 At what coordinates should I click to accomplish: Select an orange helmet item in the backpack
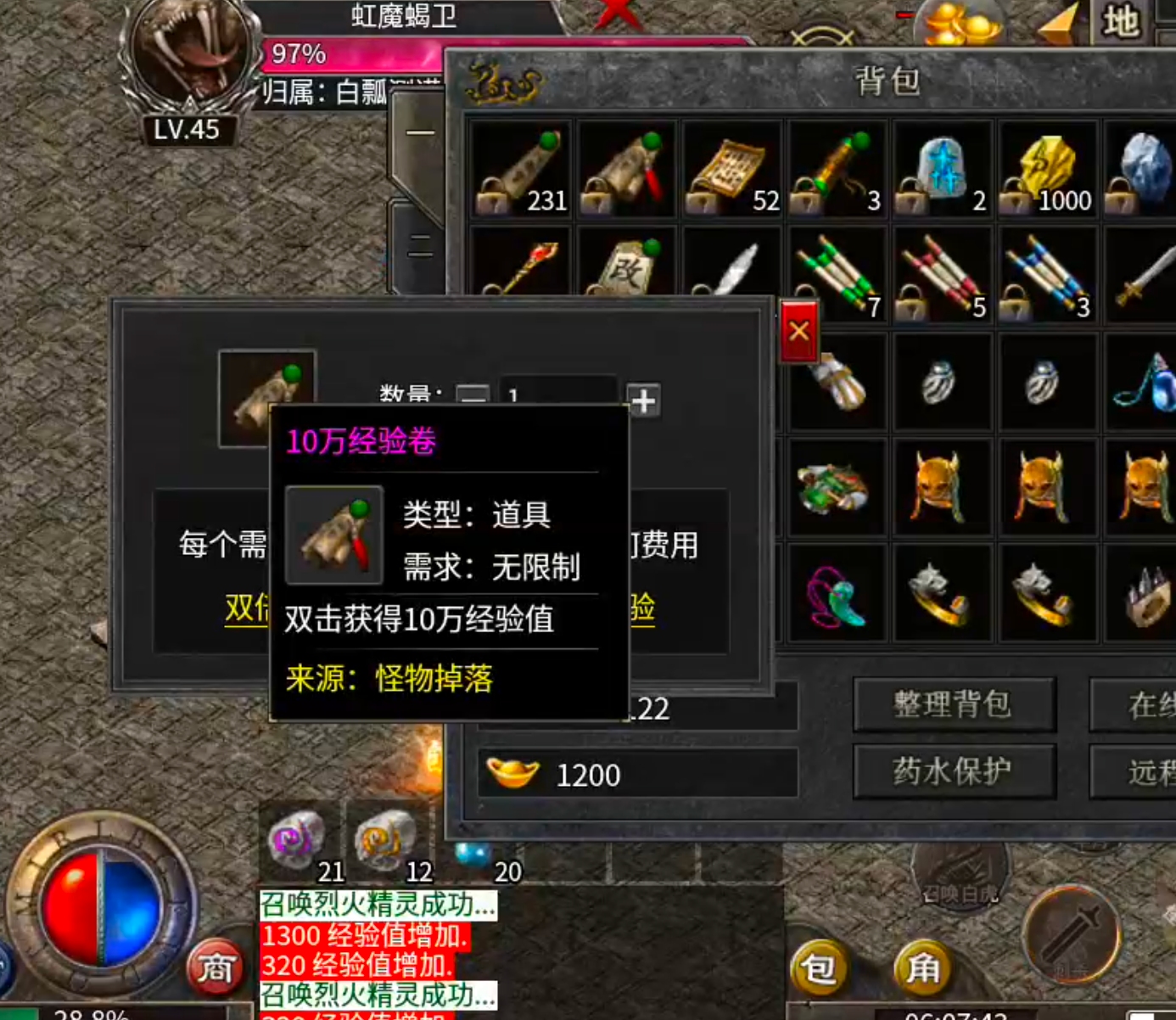click(942, 488)
